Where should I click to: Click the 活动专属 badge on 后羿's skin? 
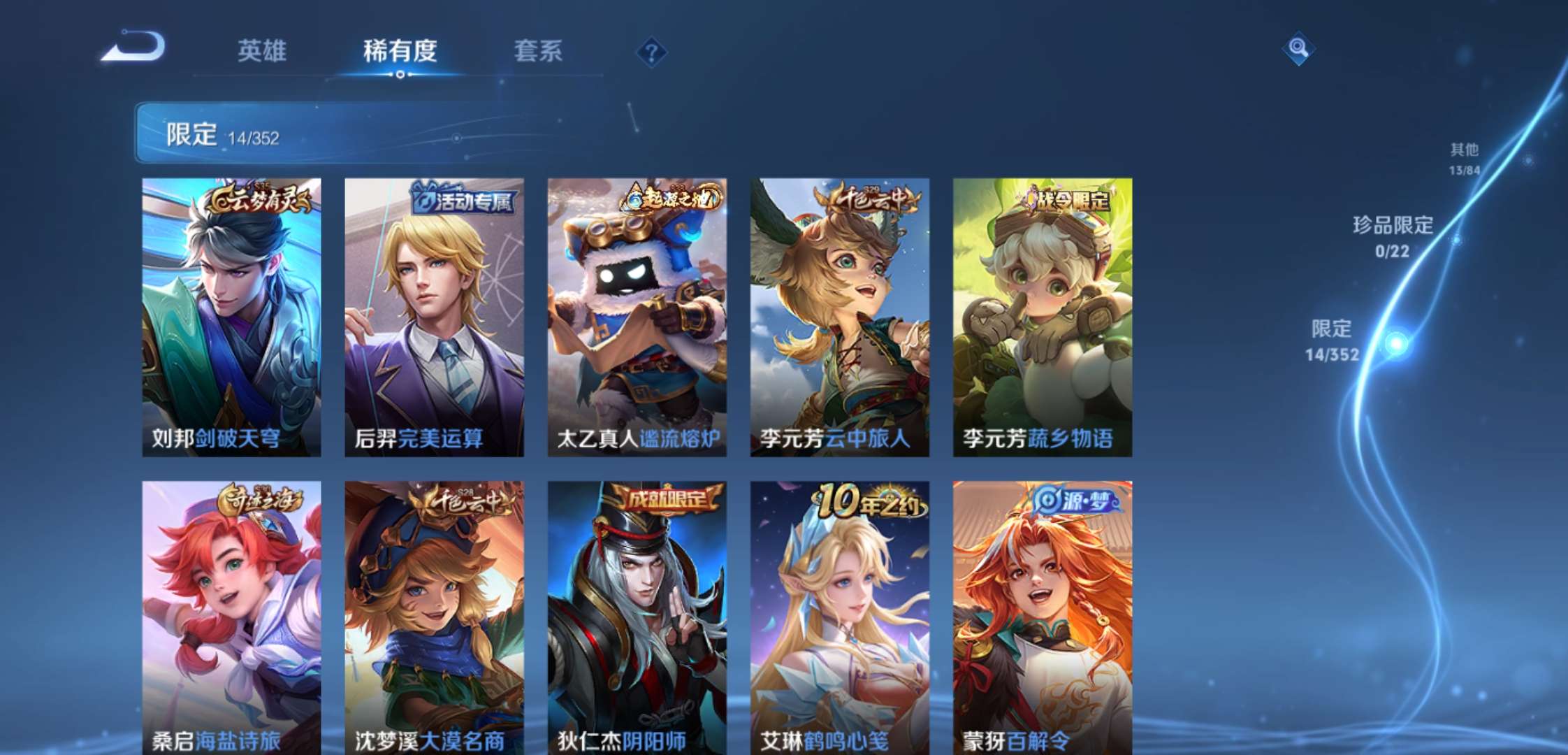[x=461, y=201]
